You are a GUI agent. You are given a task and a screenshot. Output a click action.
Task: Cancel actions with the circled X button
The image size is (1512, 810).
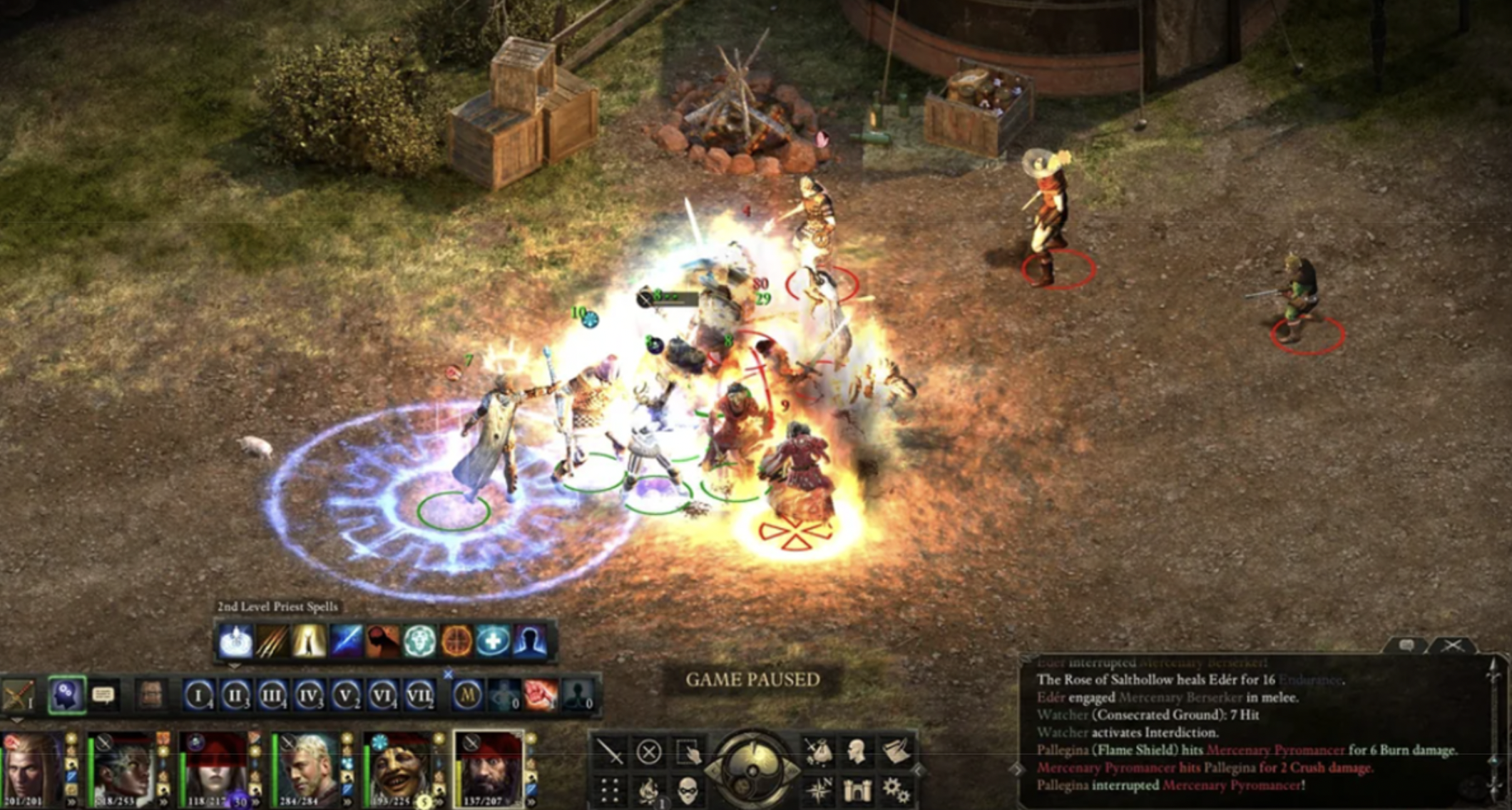[x=648, y=752]
